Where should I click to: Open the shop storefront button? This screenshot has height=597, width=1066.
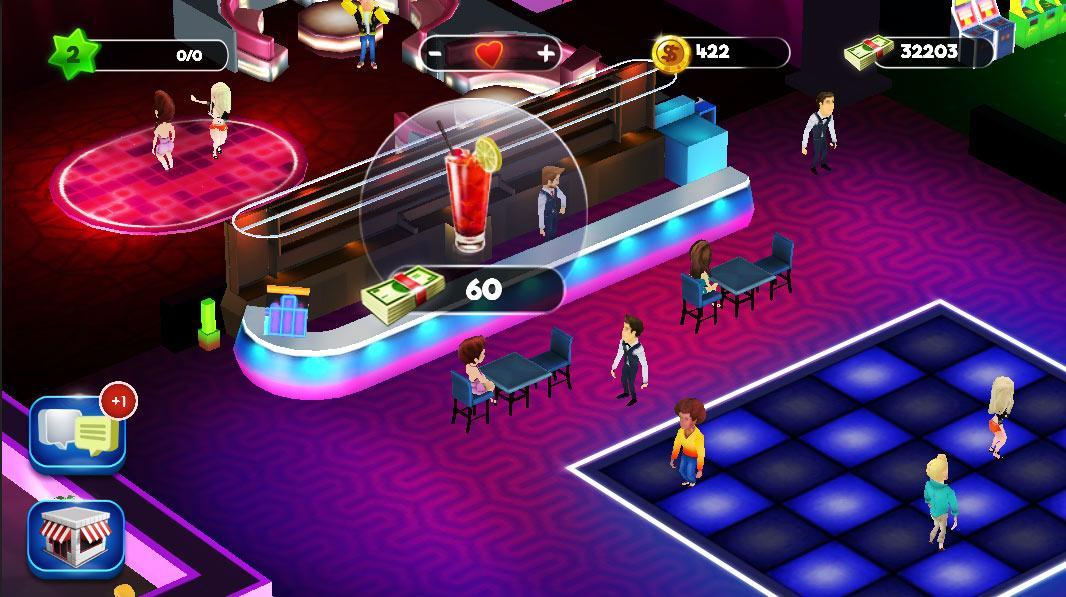(76, 538)
